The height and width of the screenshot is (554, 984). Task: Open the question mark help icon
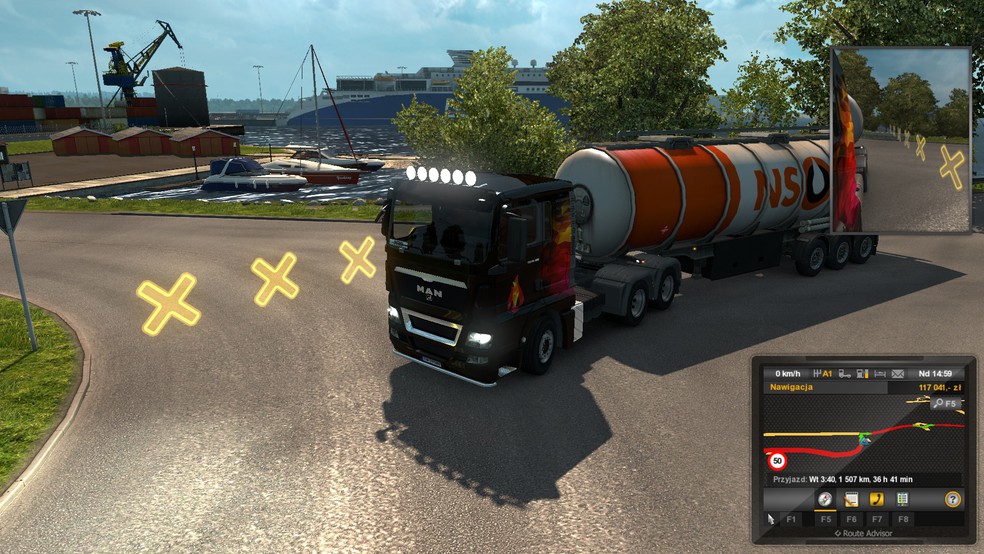point(953,498)
